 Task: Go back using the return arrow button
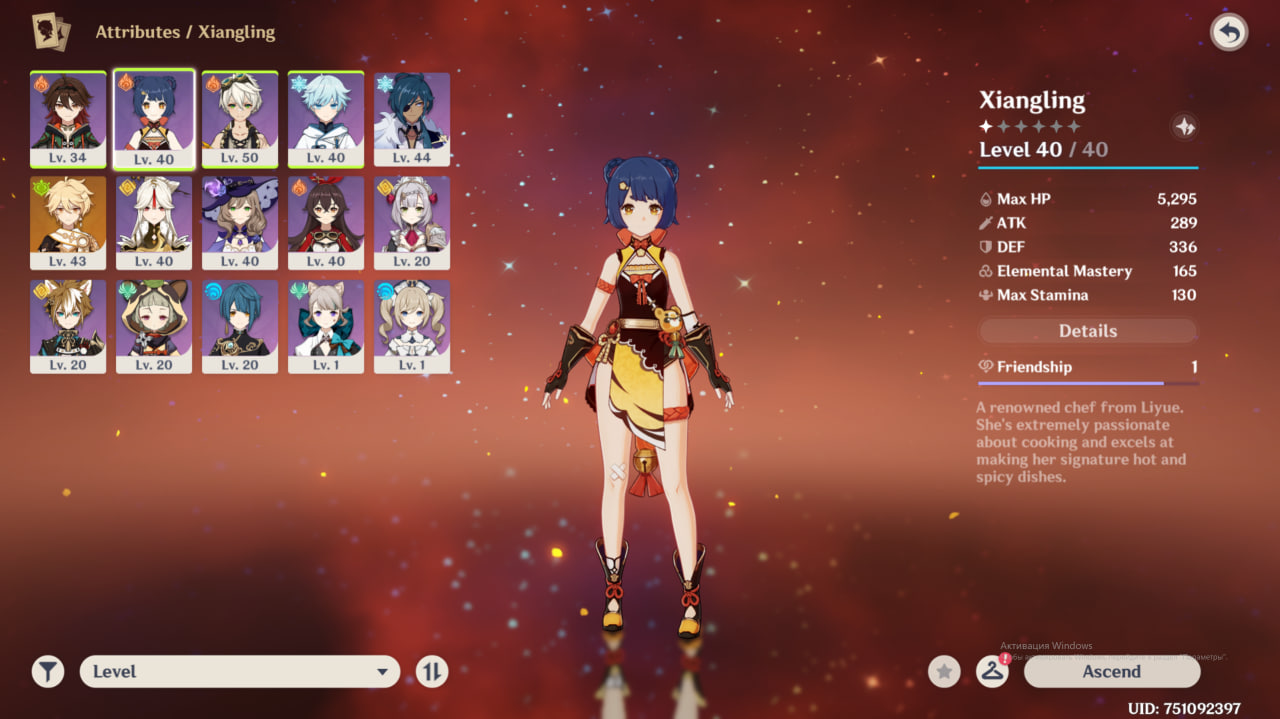click(x=1229, y=33)
